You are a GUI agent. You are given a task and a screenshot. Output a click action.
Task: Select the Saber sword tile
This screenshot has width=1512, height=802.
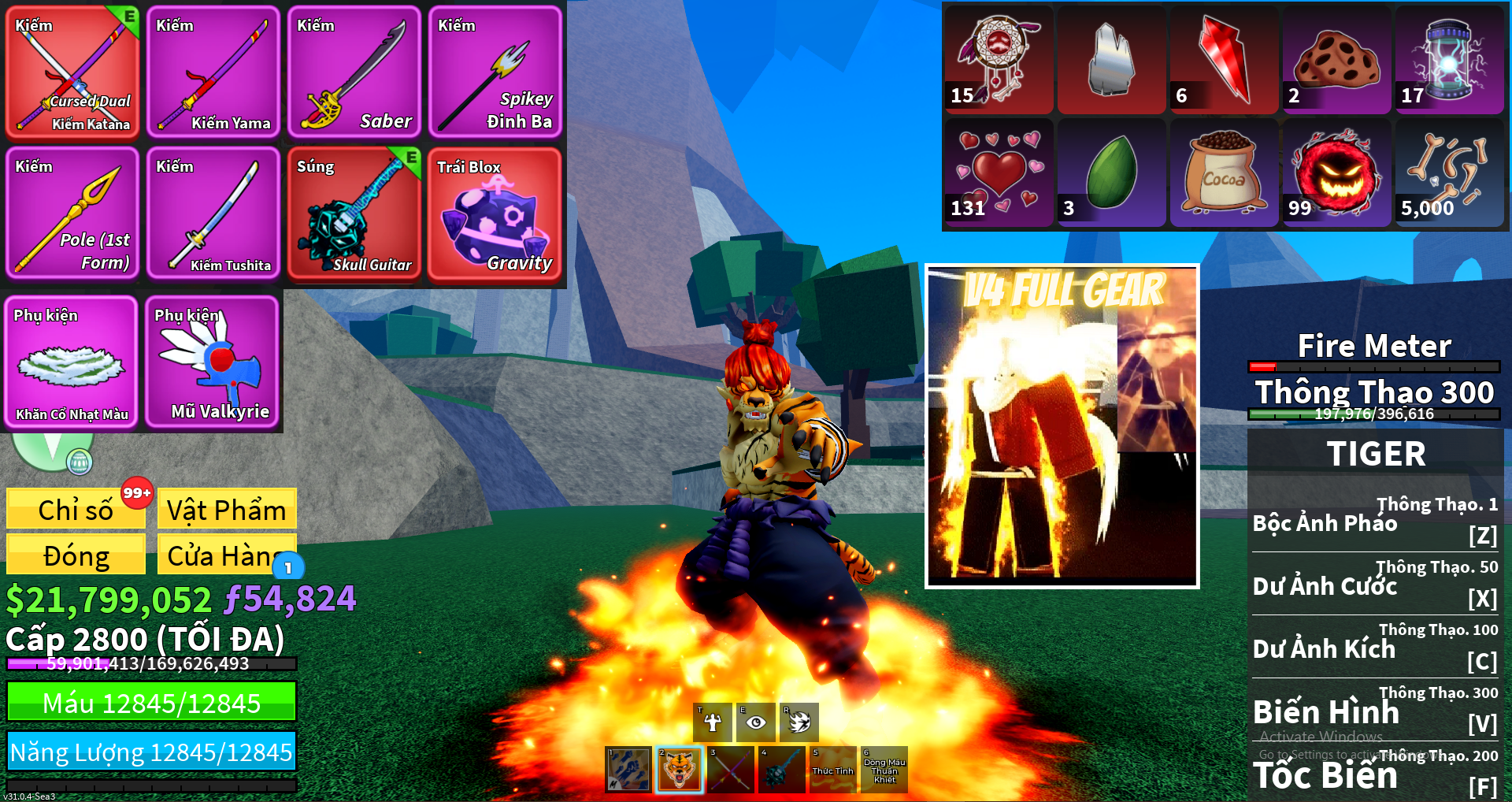(x=354, y=72)
